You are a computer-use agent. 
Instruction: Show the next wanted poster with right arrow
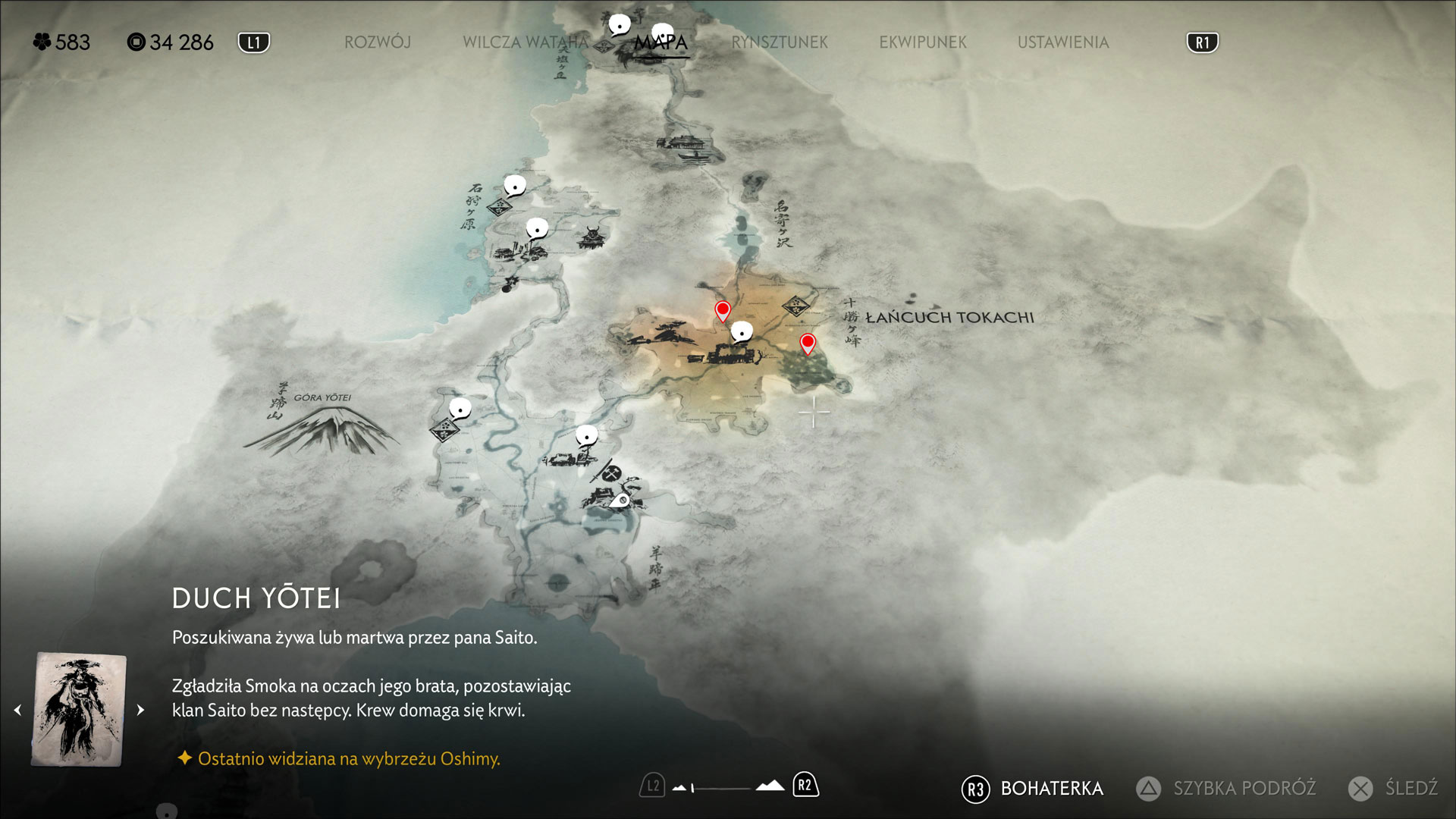140,710
